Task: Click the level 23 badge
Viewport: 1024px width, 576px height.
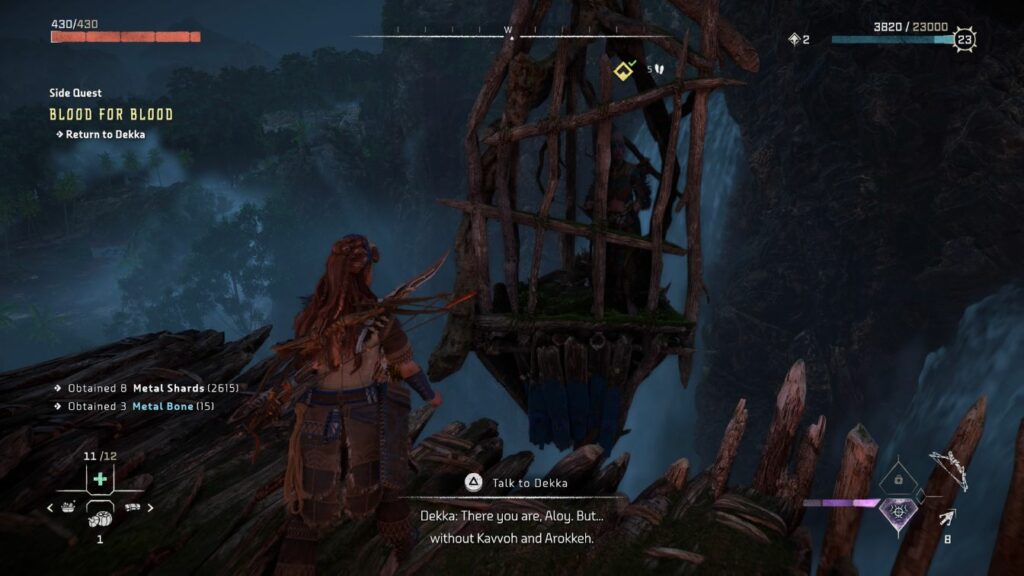Action: click(964, 40)
